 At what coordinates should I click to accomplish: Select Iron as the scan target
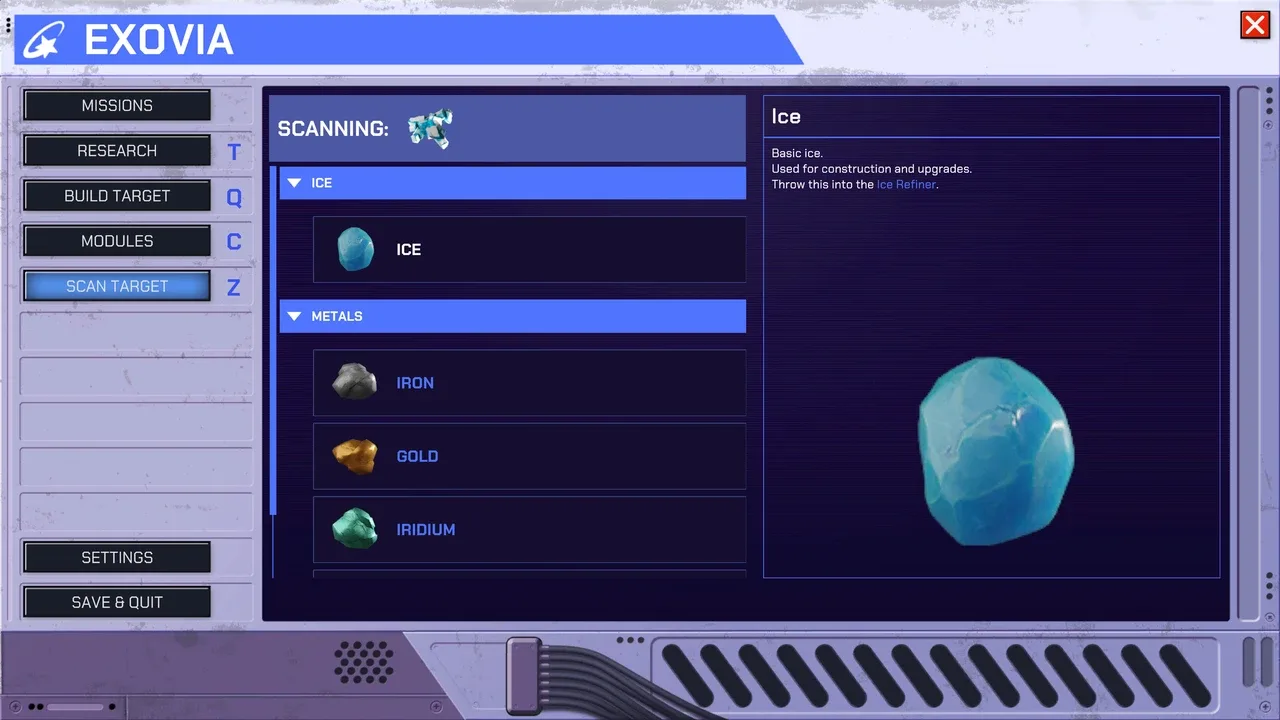[529, 383]
